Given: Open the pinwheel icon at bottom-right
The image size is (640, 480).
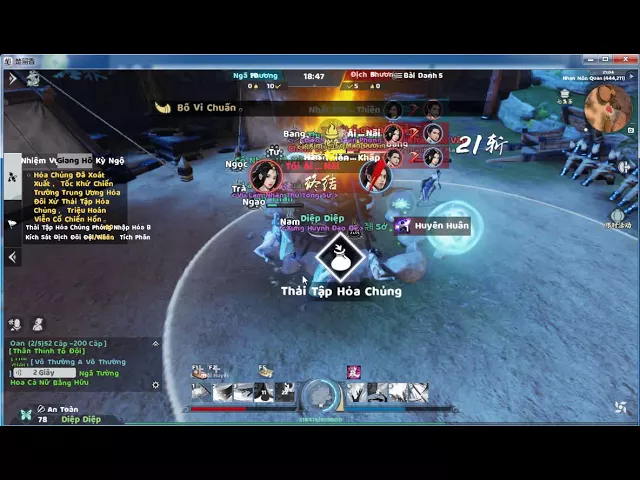Looking at the screenshot, I should tap(620, 407).
